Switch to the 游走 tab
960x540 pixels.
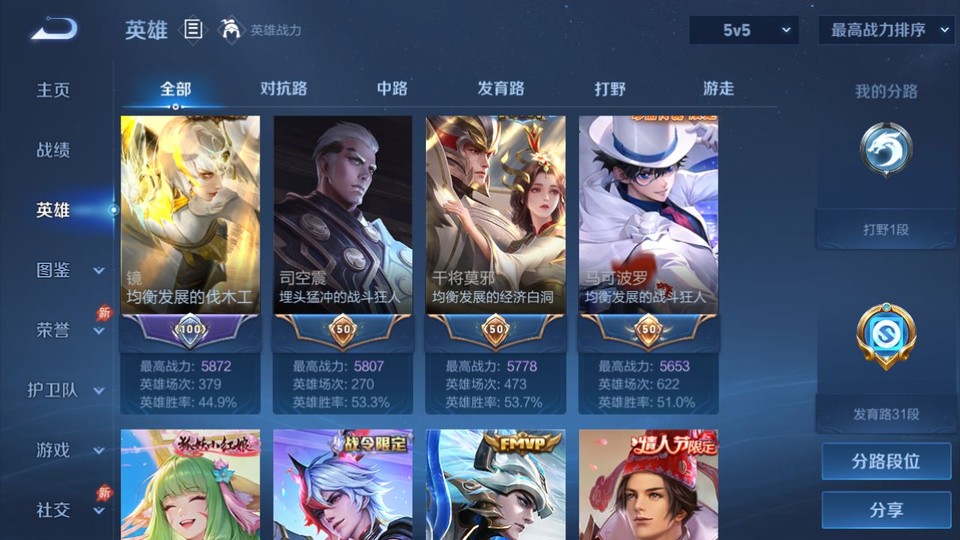[x=718, y=88]
